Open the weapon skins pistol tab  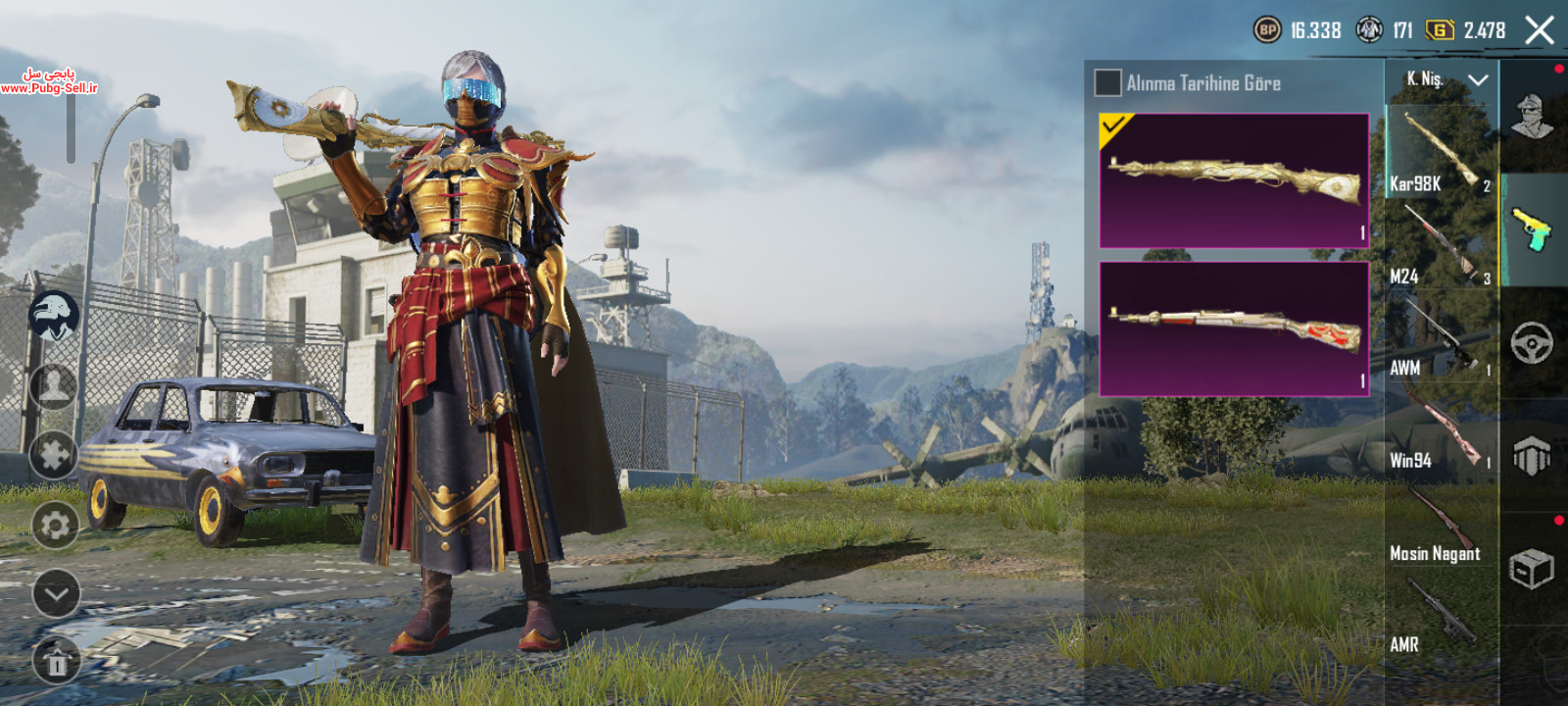(1533, 230)
